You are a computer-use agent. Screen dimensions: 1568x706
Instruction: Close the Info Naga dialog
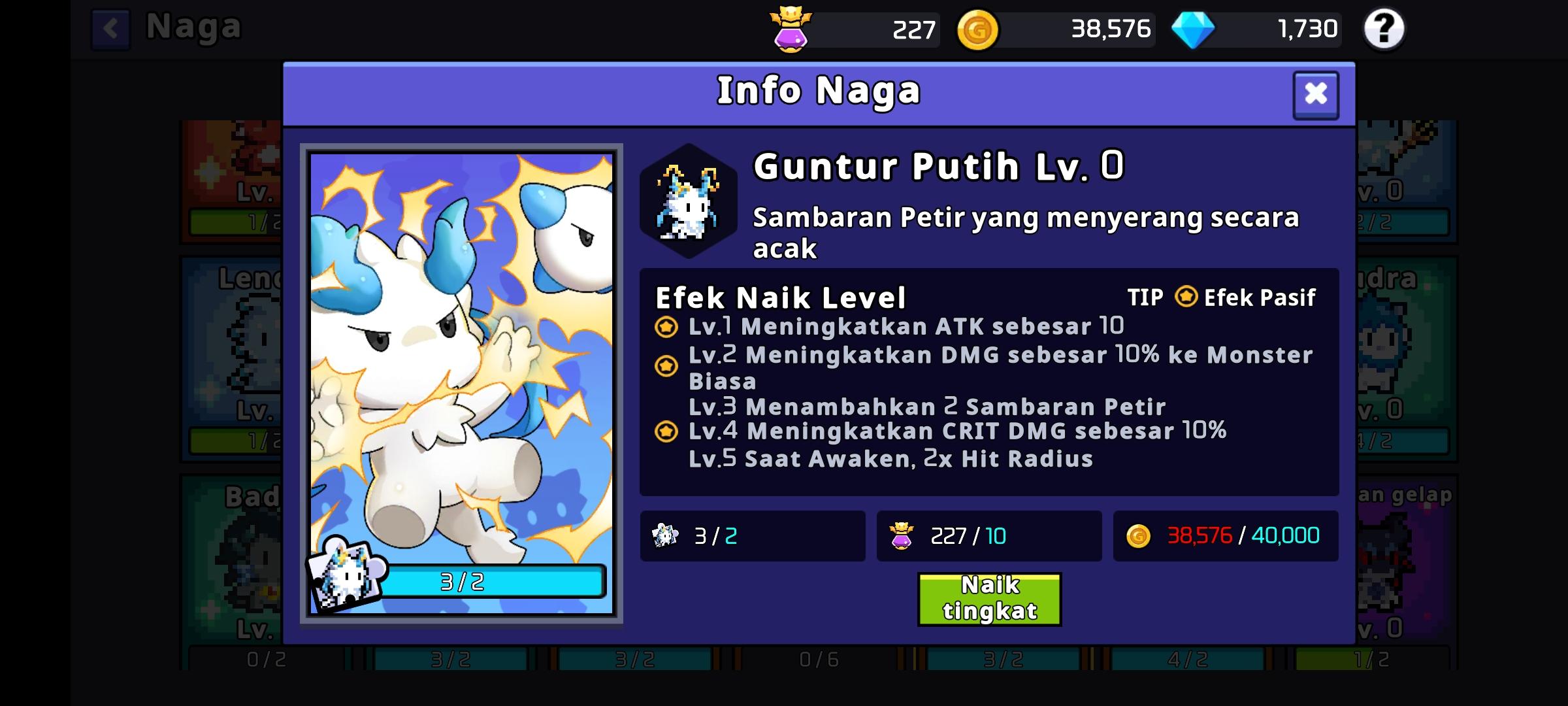click(1316, 94)
